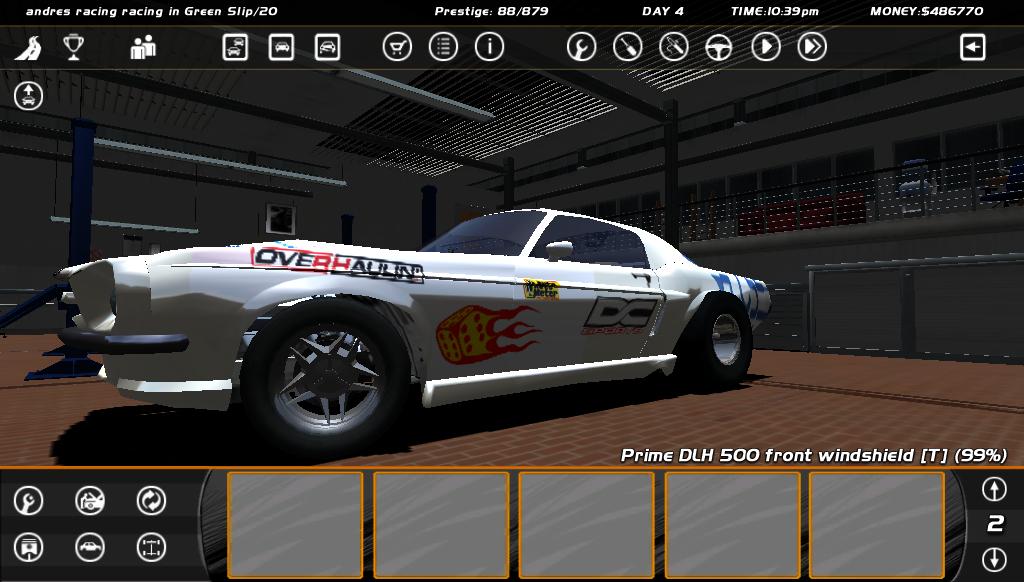Screen dimensions: 1024x582
Task: Click the double arrow fast-forward button
Action: pyautogui.click(x=812, y=47)
